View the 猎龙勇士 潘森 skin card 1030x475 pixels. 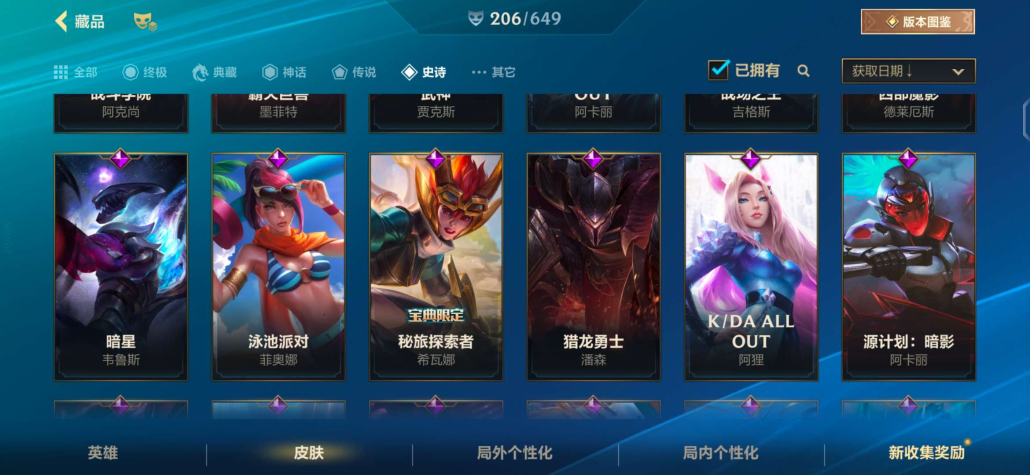(x=593, y=266)
